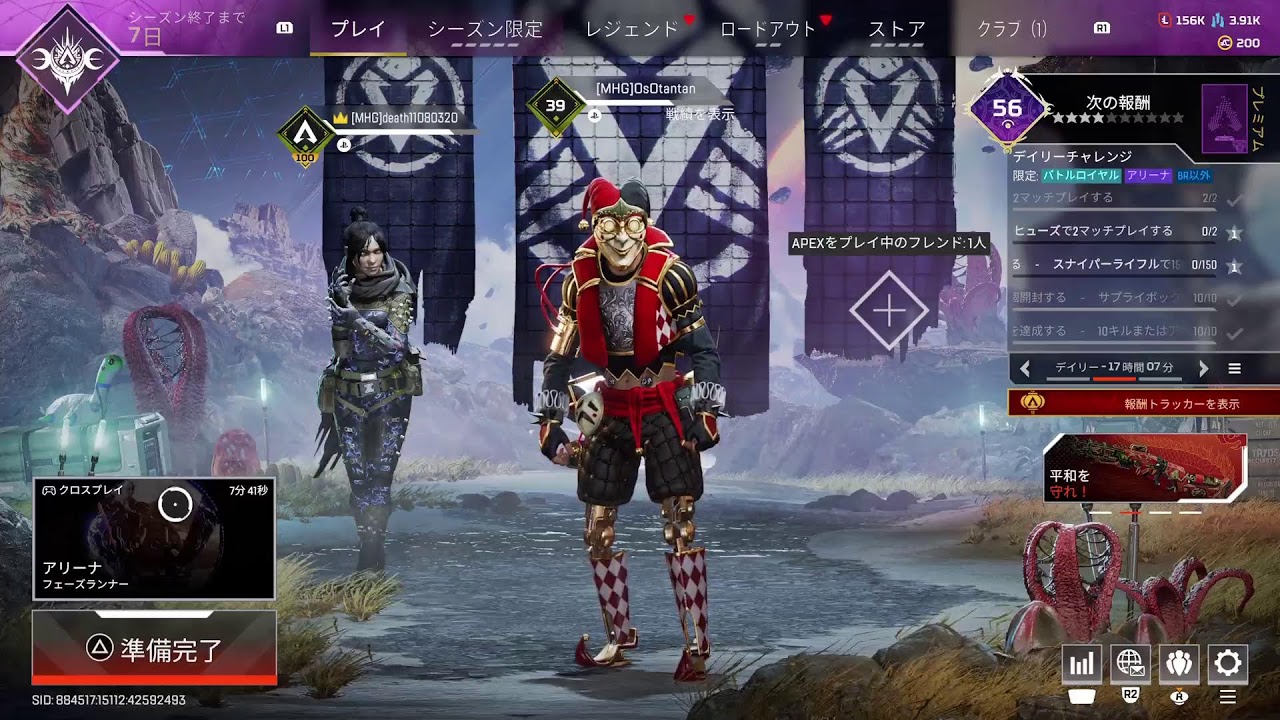Select the バトルロイヤル challenge filter
Image resolution: width=1280 pixels, height=720 pixels.
[1081, 175]
